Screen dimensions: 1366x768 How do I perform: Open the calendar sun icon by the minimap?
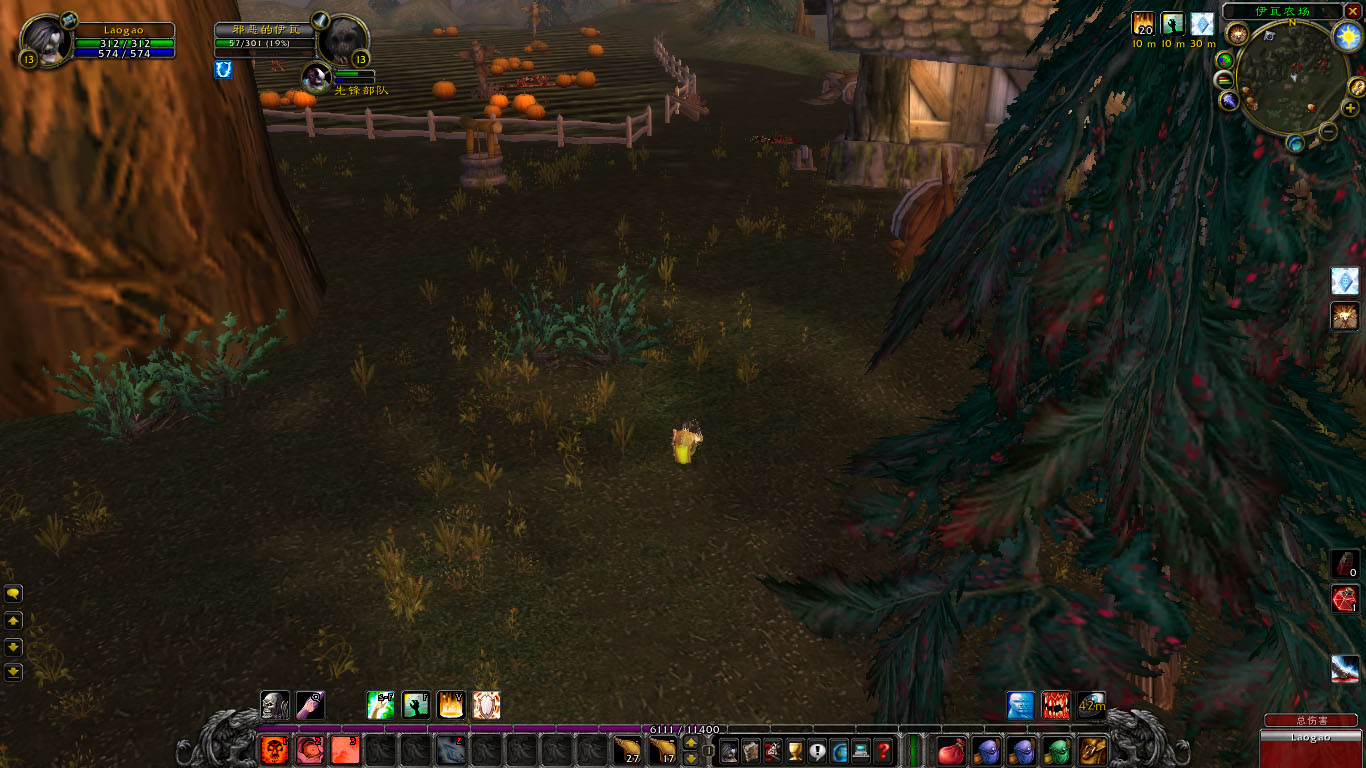(1348, 37)
